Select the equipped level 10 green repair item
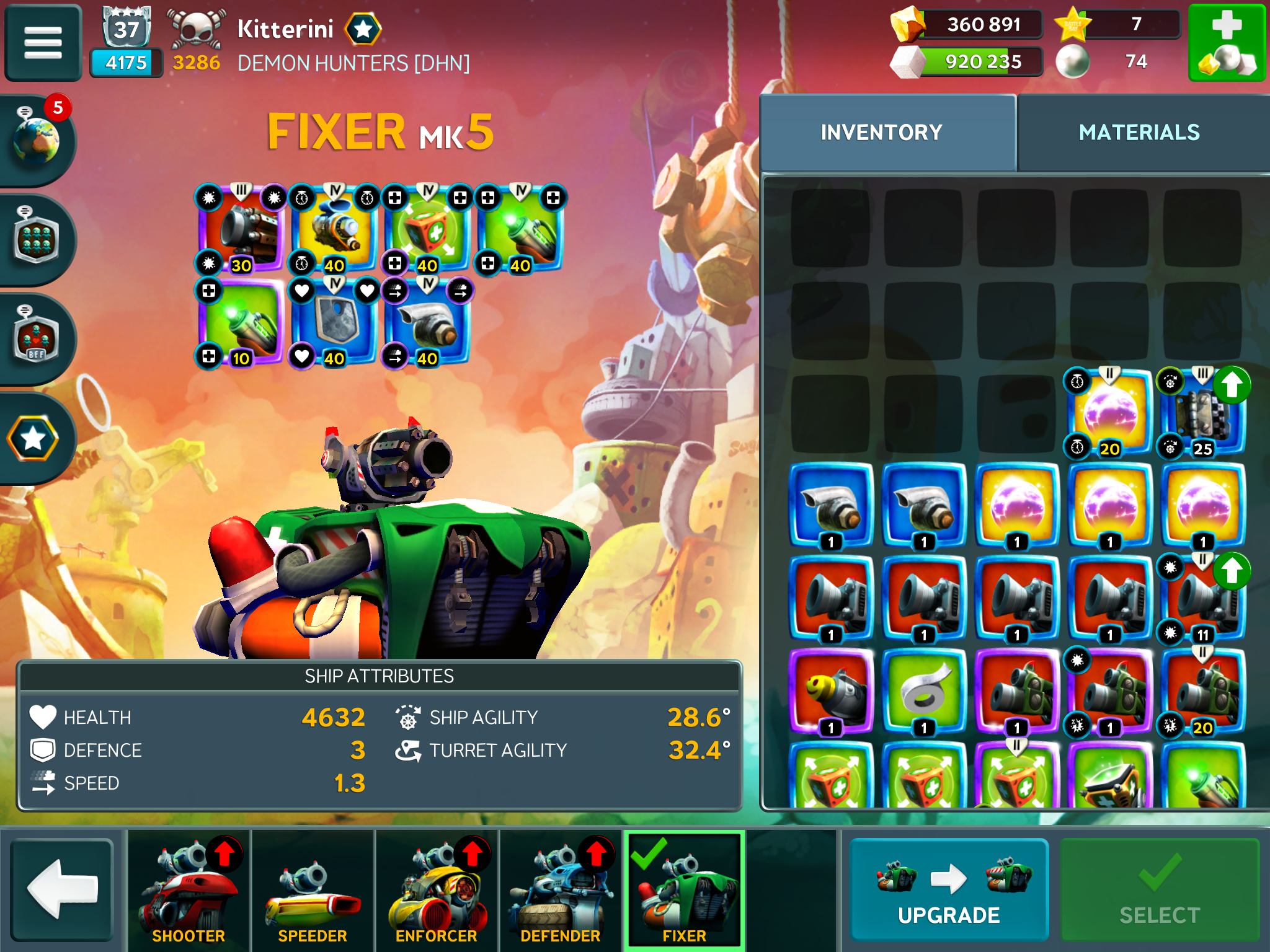The image size is (1270, 952). click(242, 322)
